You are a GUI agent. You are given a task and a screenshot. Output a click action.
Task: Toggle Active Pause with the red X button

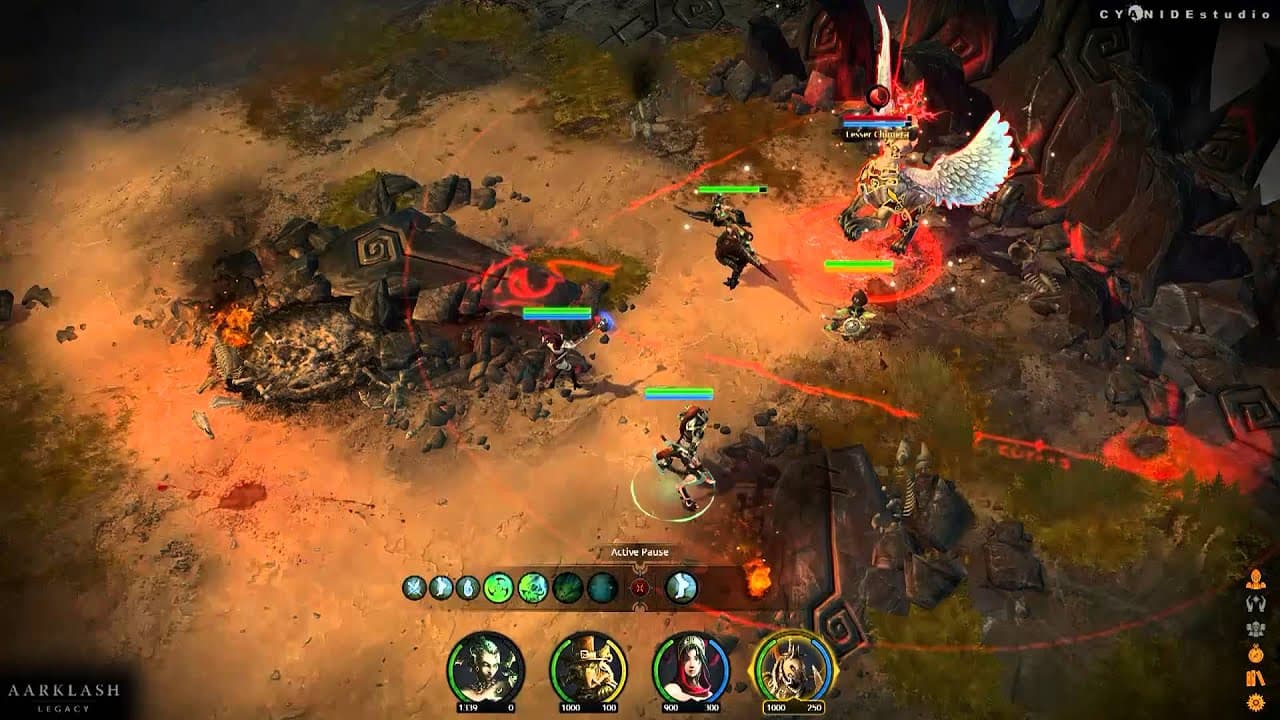tap(638, 587)
